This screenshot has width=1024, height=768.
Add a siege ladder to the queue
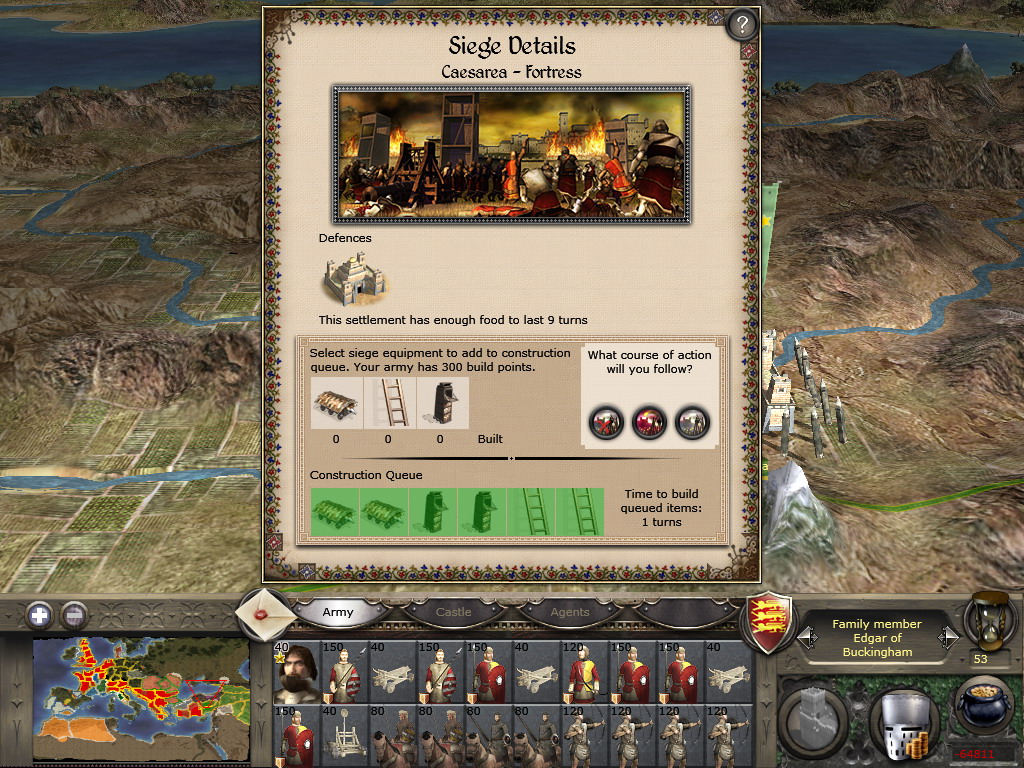(x=388, y=403)
